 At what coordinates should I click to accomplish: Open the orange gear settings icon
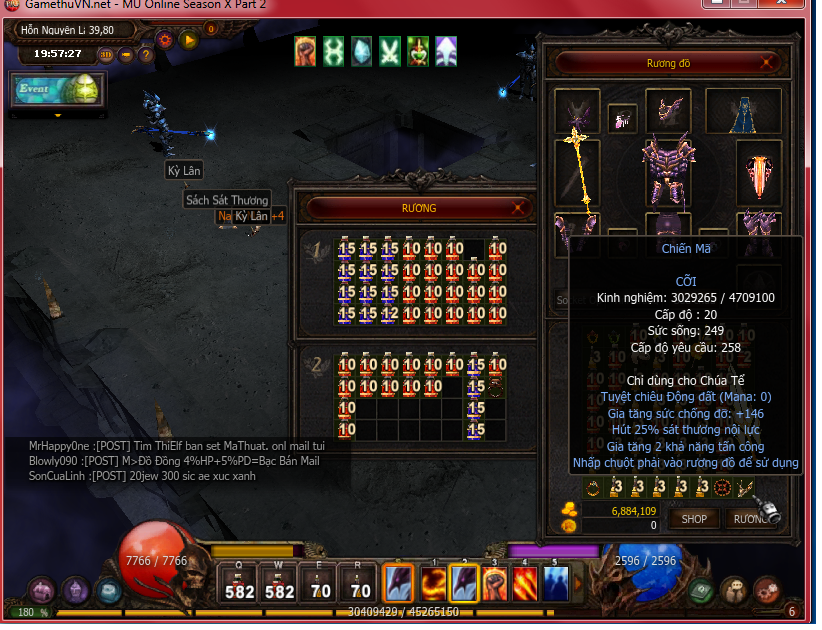coord(166,40)
